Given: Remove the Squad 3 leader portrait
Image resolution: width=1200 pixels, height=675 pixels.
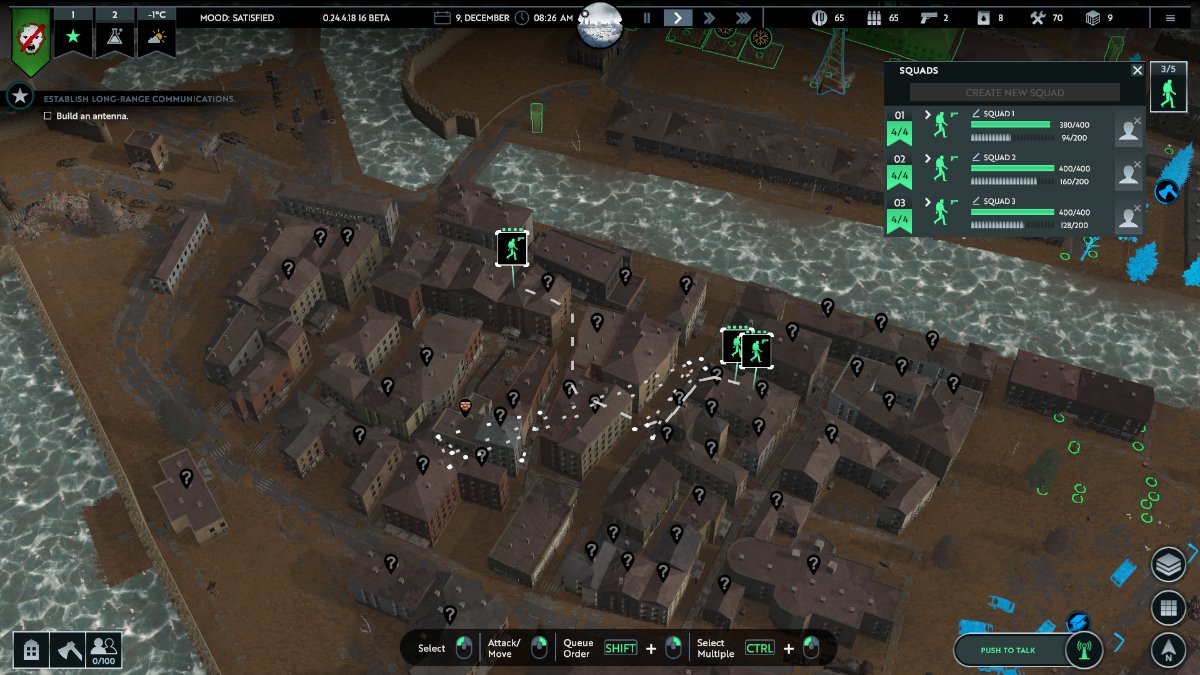Looking at the screenshot, I should [1137, 209].
